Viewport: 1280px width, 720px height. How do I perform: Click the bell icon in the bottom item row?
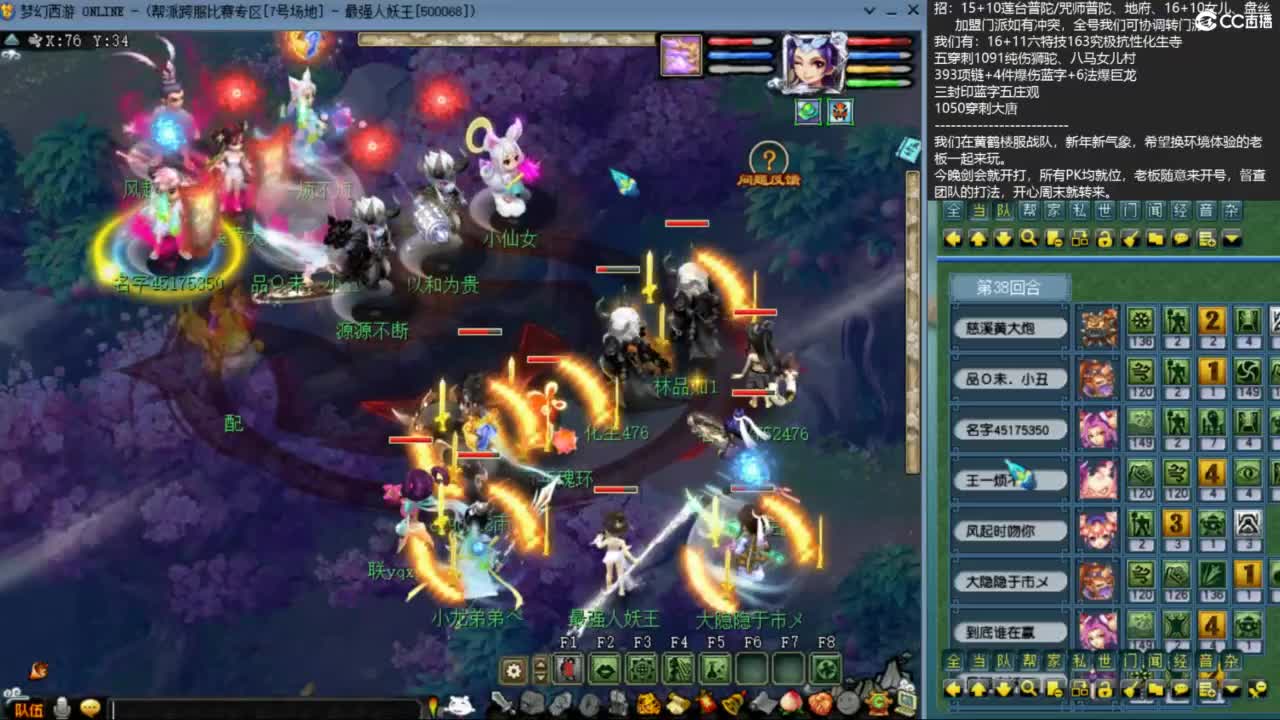[734, 702]
